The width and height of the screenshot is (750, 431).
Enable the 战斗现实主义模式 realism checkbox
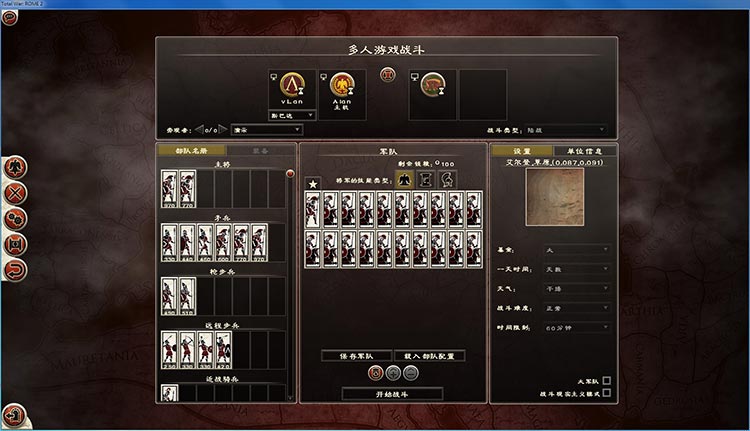pos(606,395)
